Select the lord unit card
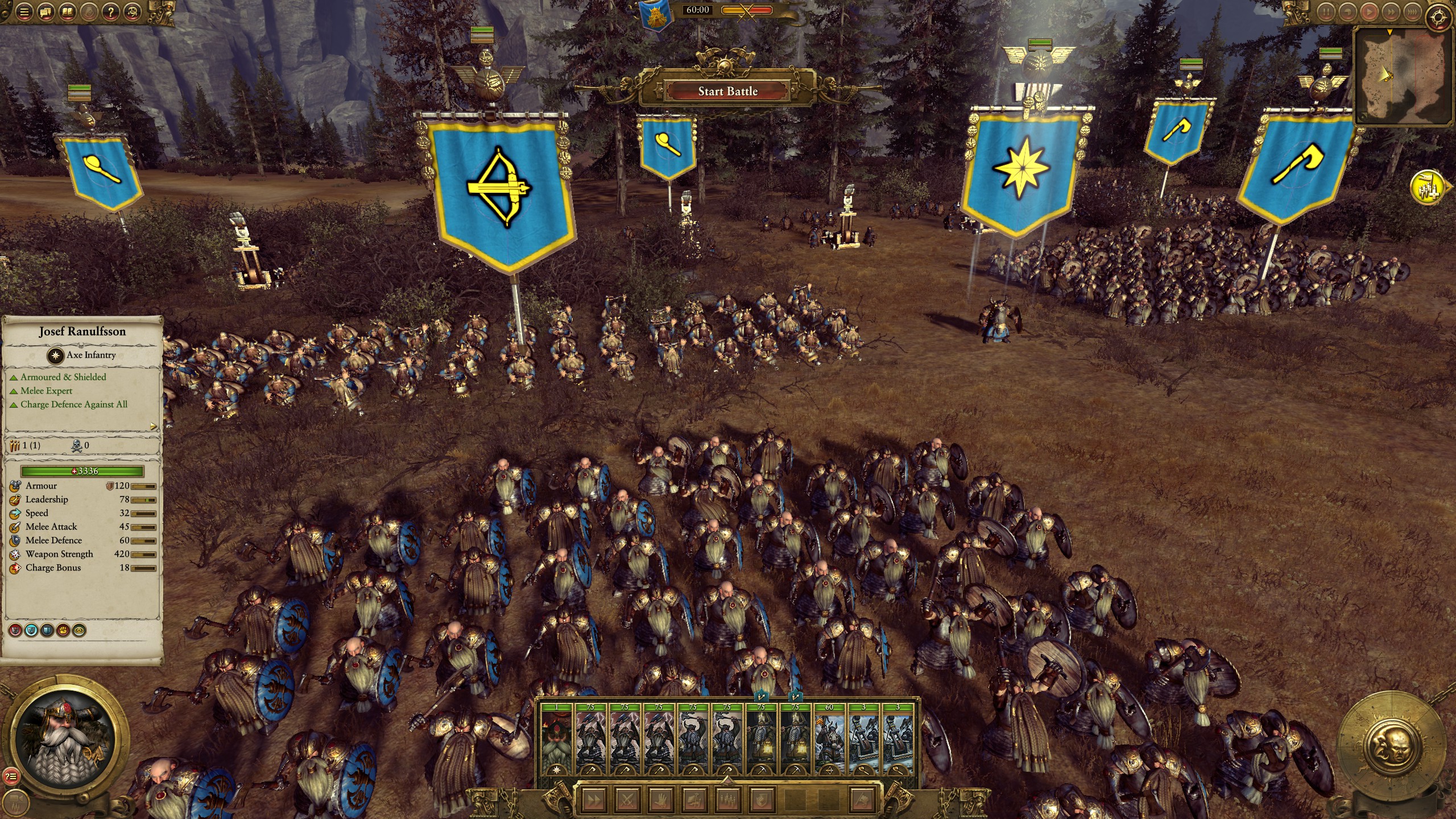 click(556, 739)
